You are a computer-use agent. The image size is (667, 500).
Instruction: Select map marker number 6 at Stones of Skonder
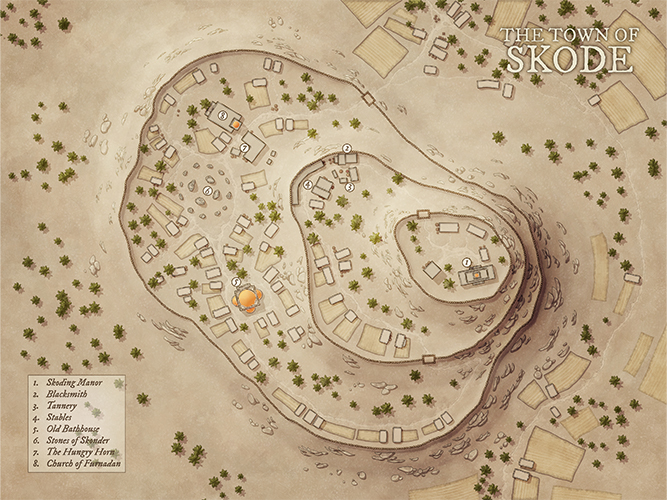(x=208, y=190)
